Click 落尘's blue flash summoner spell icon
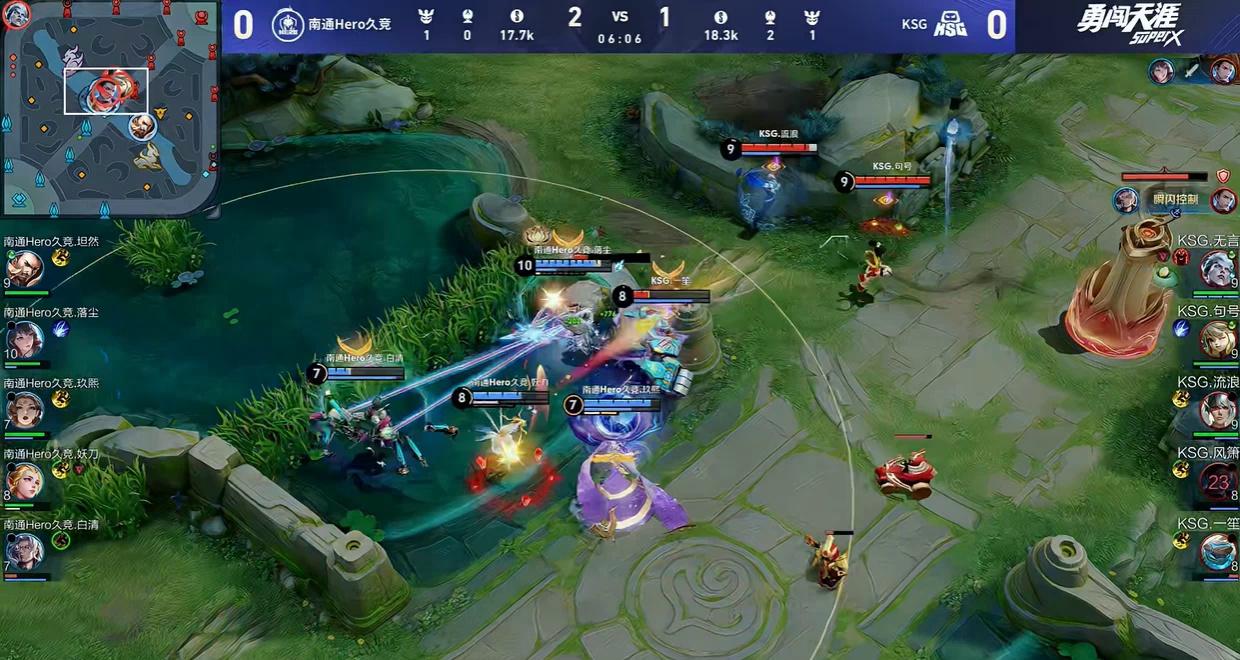The image size is (1240, 660). 60,328
